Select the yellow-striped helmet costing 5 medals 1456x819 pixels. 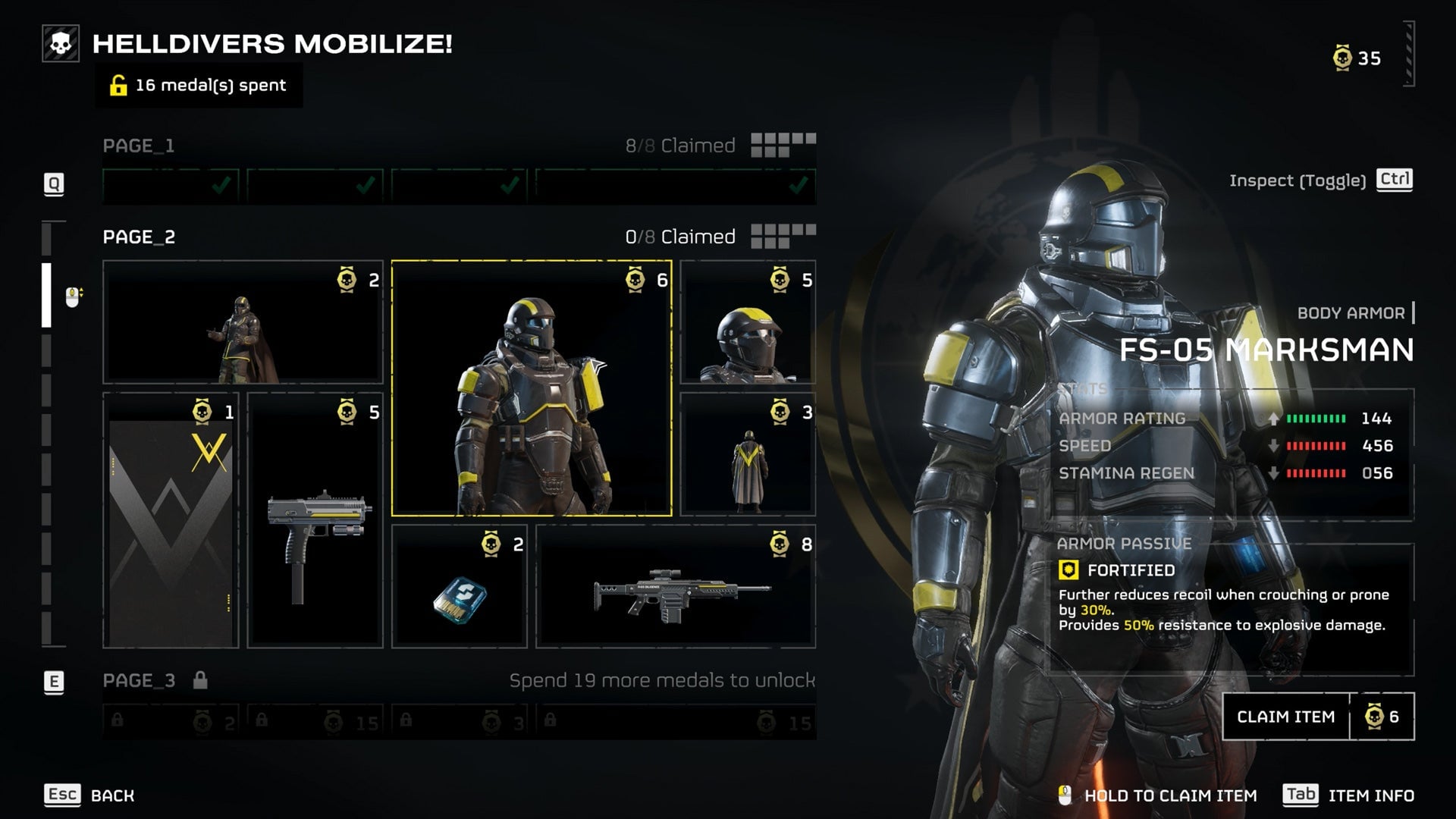pyautogui.click(x=748, y=322)
